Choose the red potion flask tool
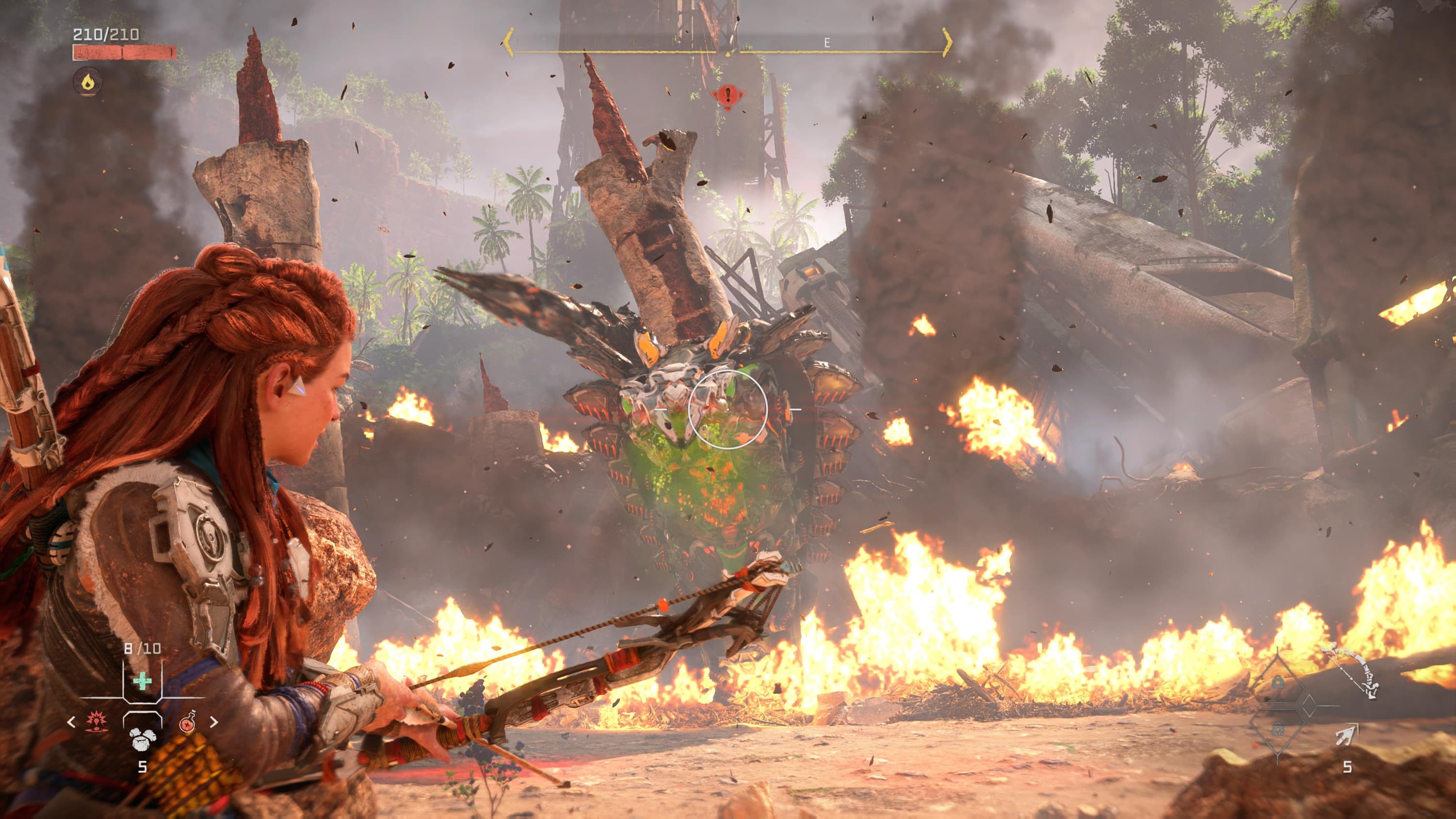Image resolution: width=1456 pixels, height=819 pixels. tap(188, 722)
